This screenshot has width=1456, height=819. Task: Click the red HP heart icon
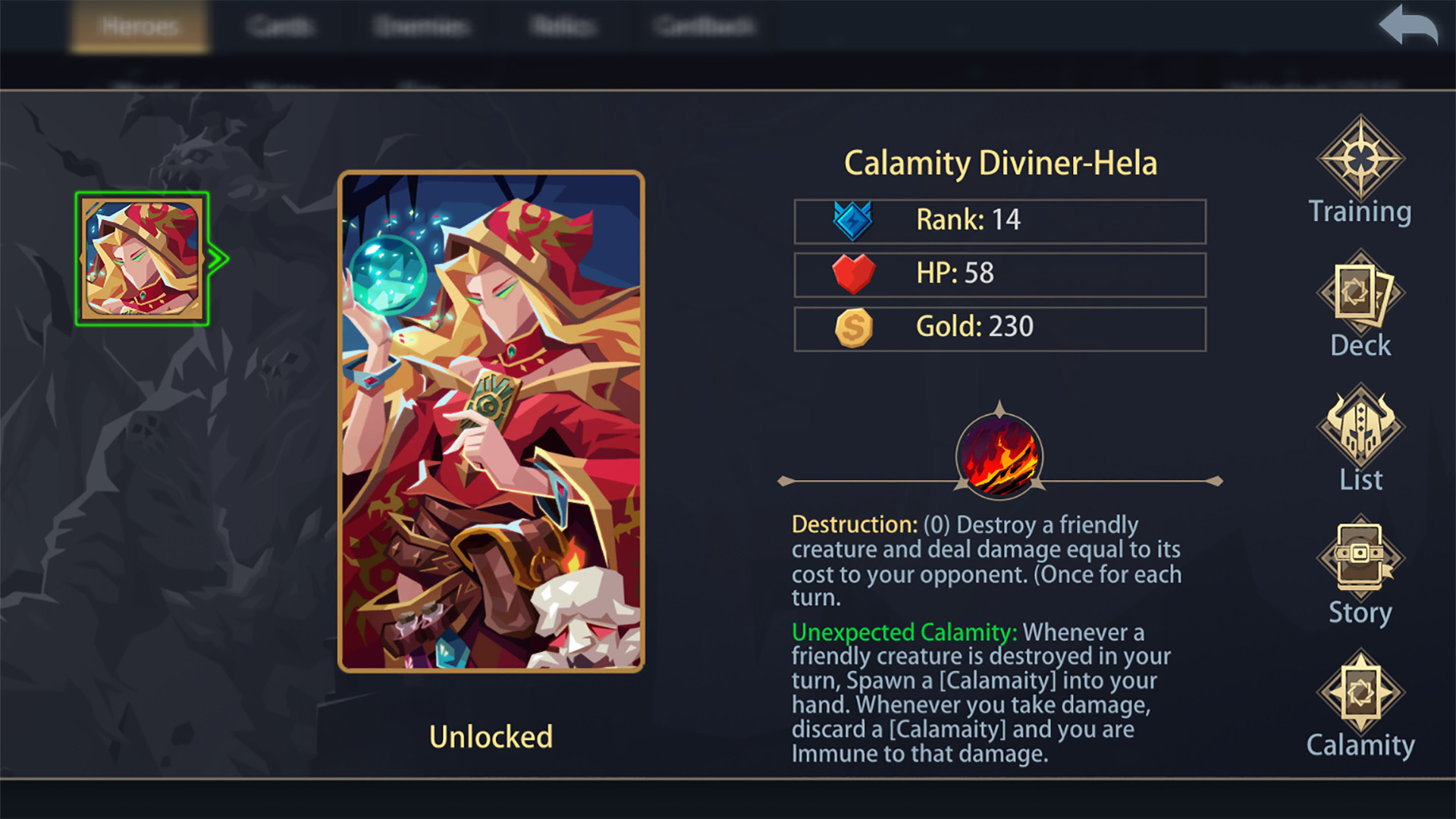[853, 273]
